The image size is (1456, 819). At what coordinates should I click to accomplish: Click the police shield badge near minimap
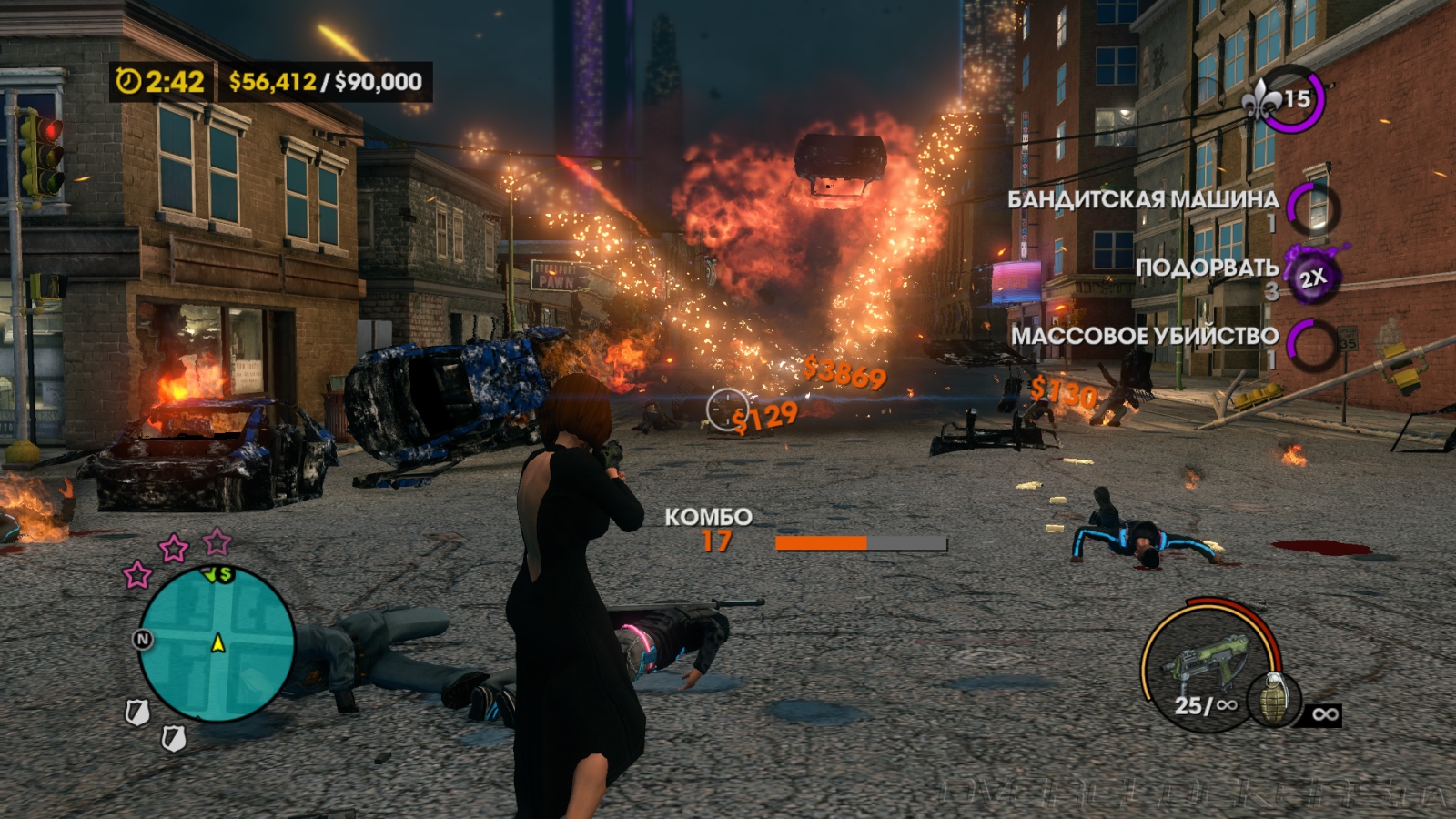coord(137,713)
